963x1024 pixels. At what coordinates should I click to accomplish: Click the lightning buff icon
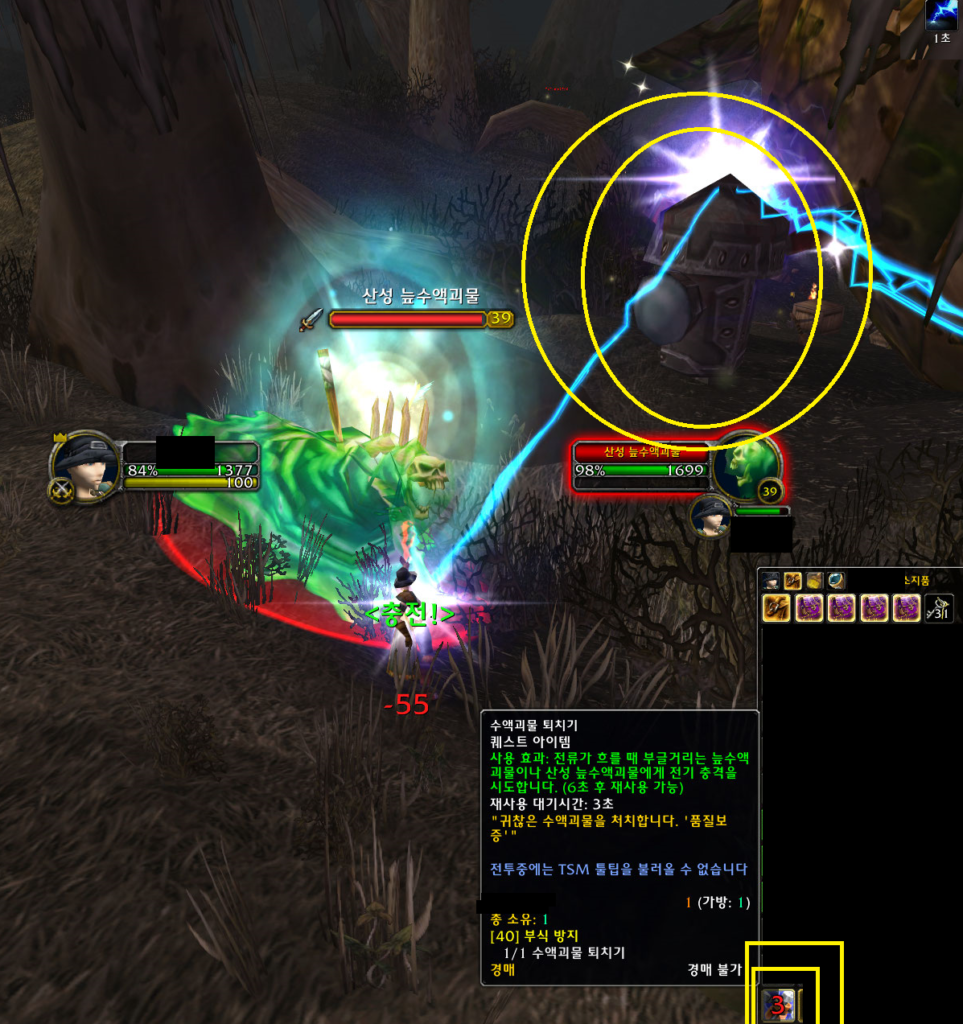(941, 14)
